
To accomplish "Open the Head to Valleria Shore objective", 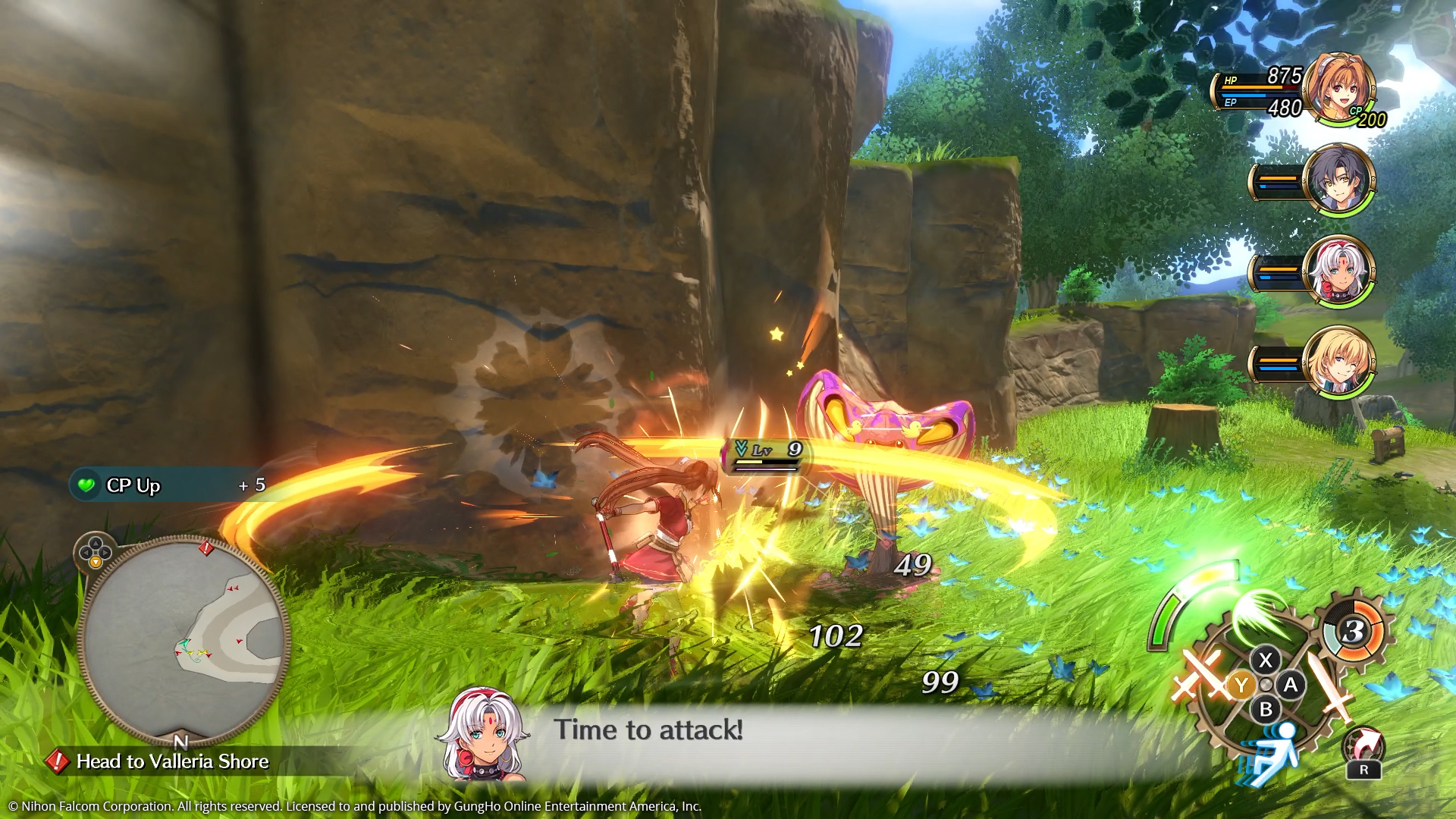I will tap(172, 761).
